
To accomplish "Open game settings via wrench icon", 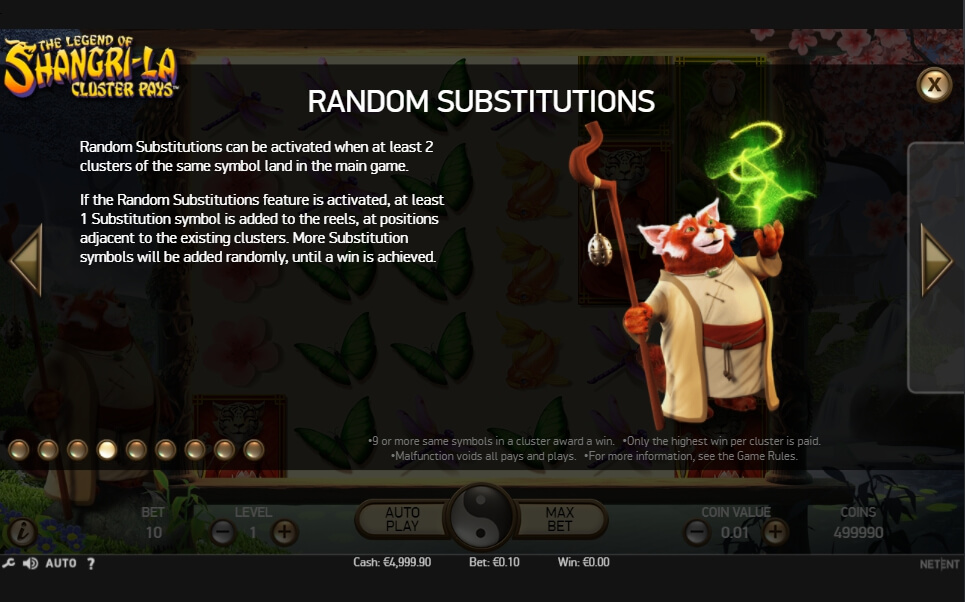I will click(x=9, y=563).
